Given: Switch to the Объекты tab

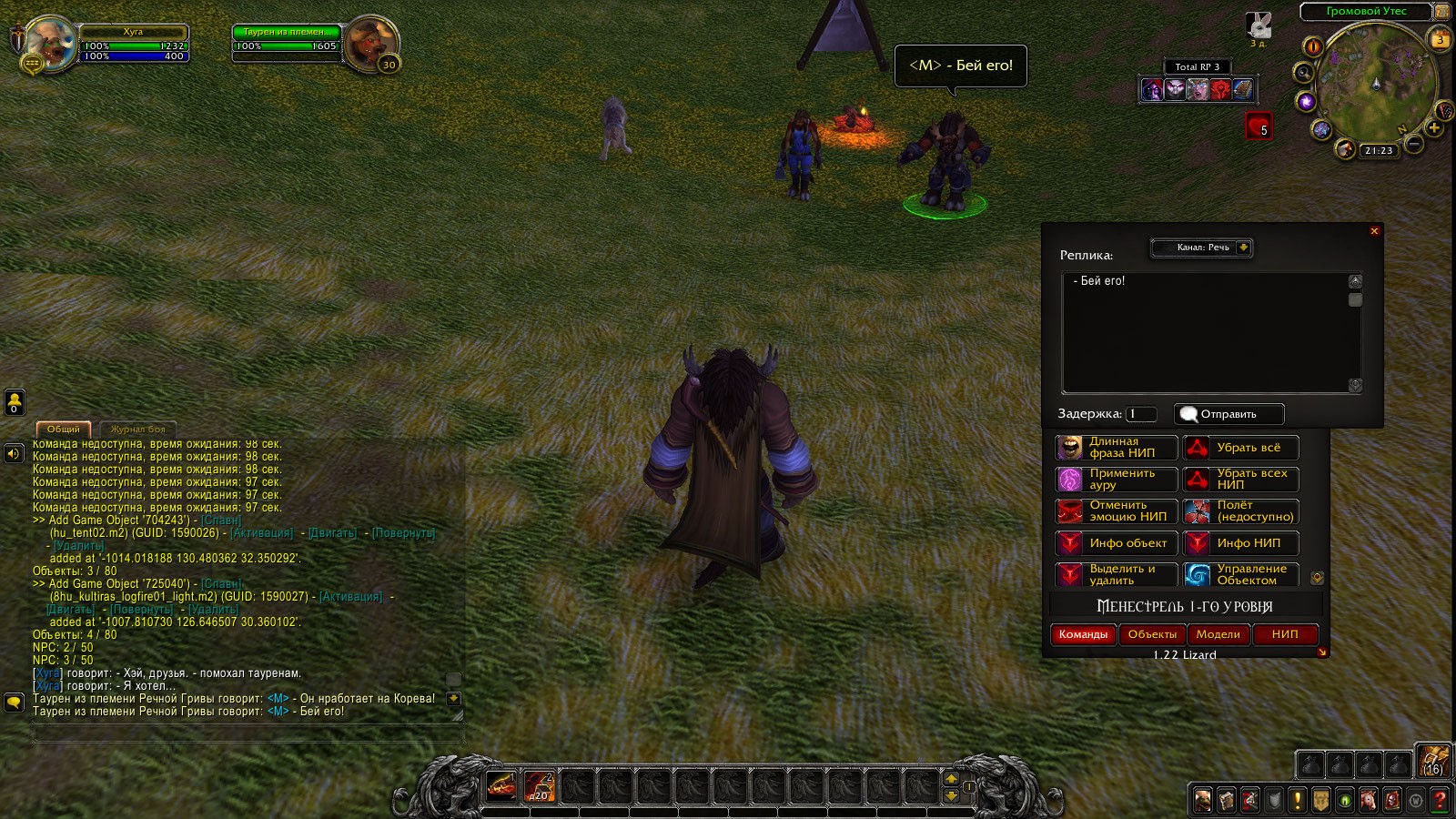Looking at the screenshot, I should [1152, 634].
